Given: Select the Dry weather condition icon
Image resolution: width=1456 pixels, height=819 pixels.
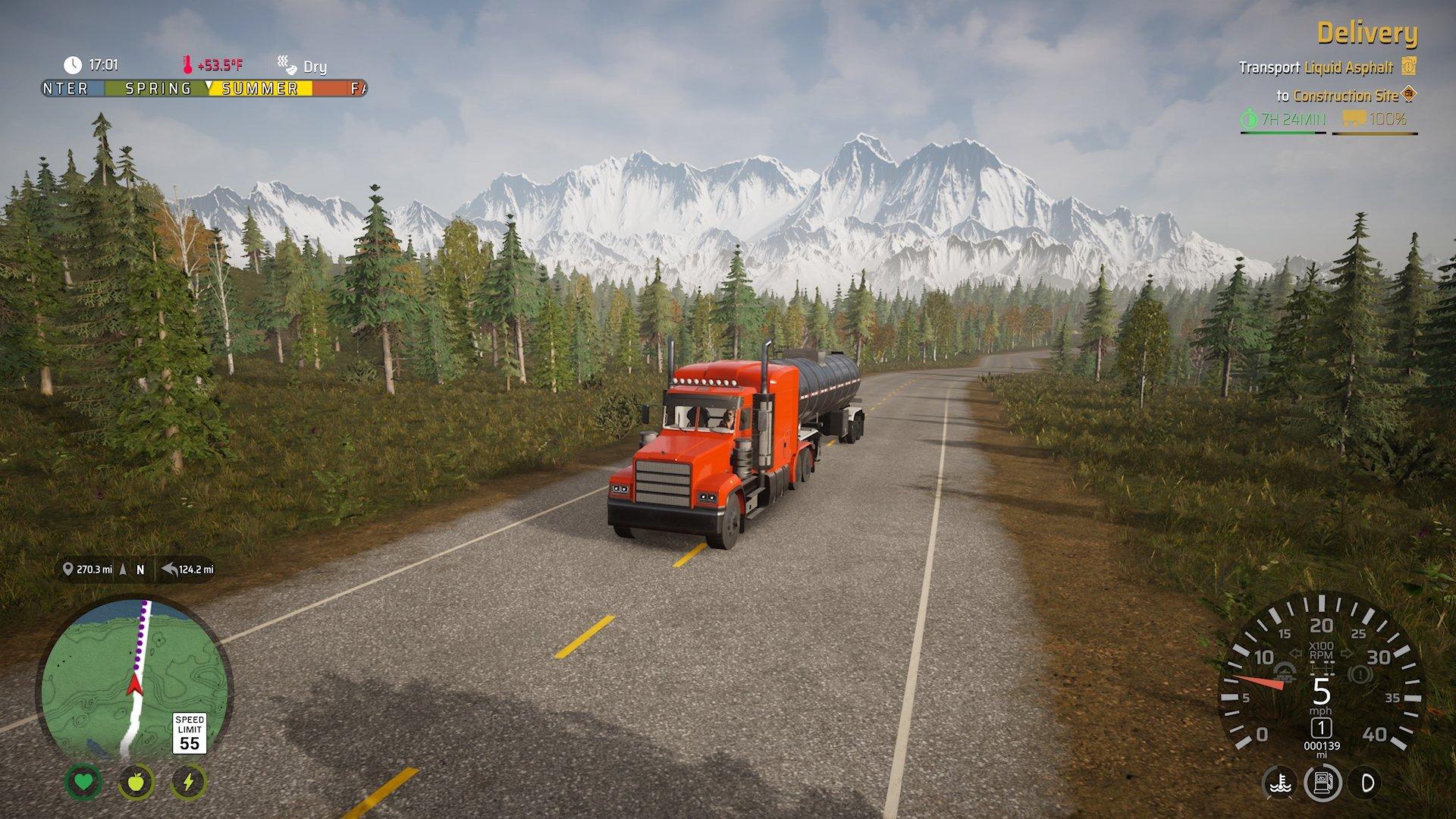Looking at the screenshot, I should (287, 64).
